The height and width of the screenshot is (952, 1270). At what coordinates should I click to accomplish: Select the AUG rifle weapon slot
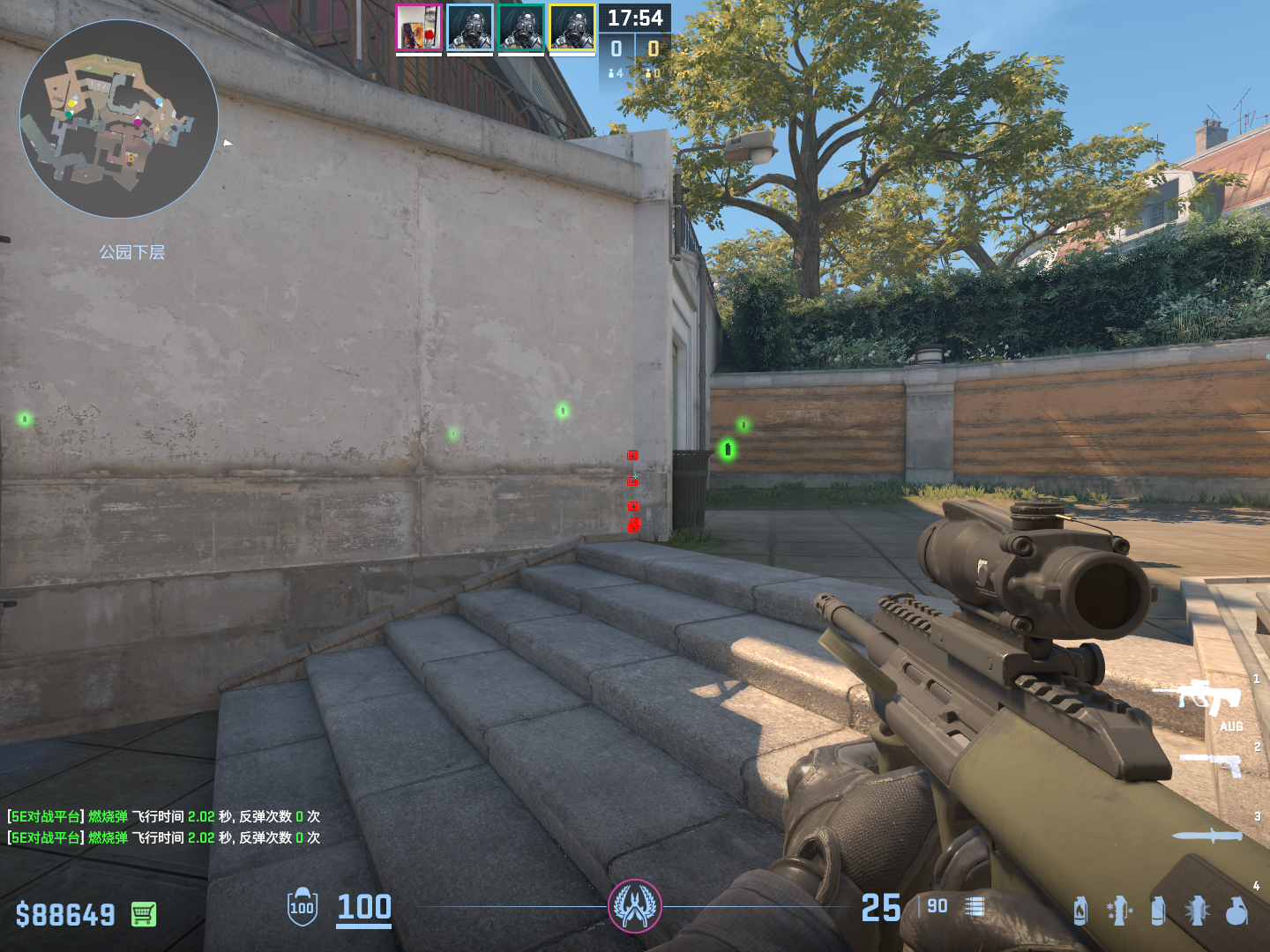pyautogui.click(x=1201, y=698)
